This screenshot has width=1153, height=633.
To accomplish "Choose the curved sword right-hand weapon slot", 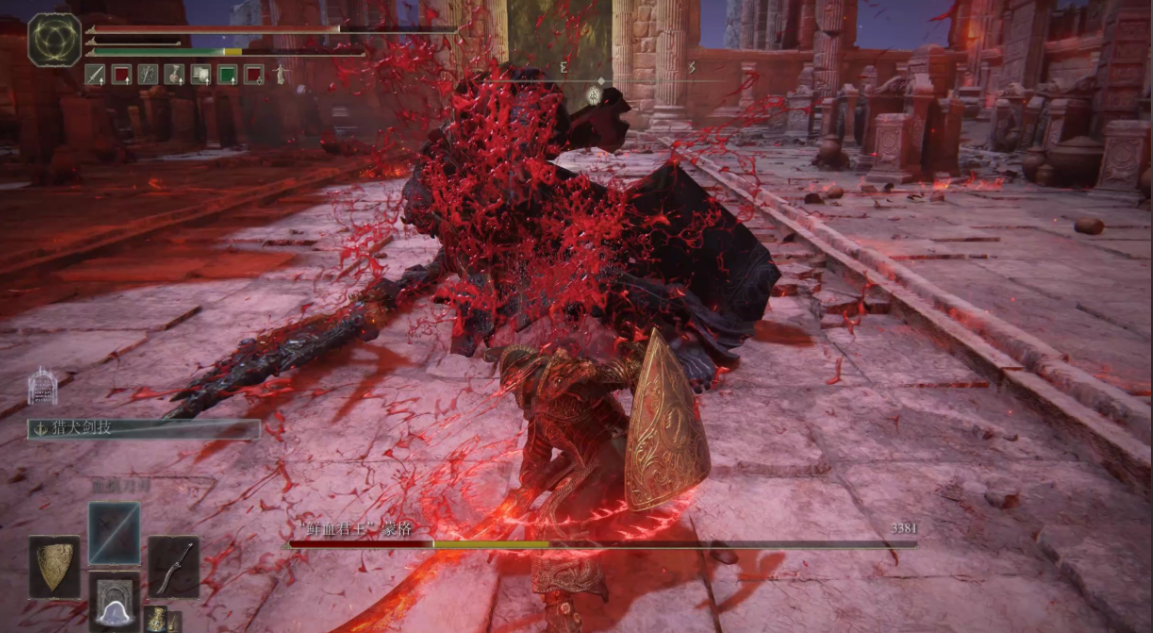I will click(173, 566).
